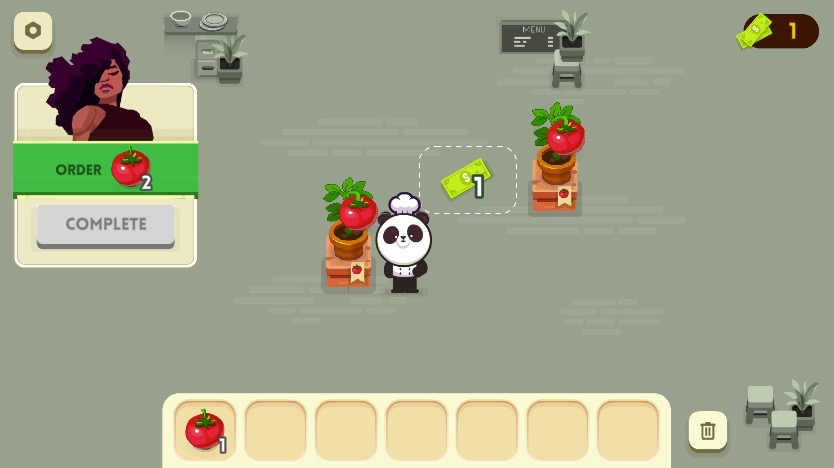Open the settings gear button
Screen dimensions: 834x468
click(33, 31)
